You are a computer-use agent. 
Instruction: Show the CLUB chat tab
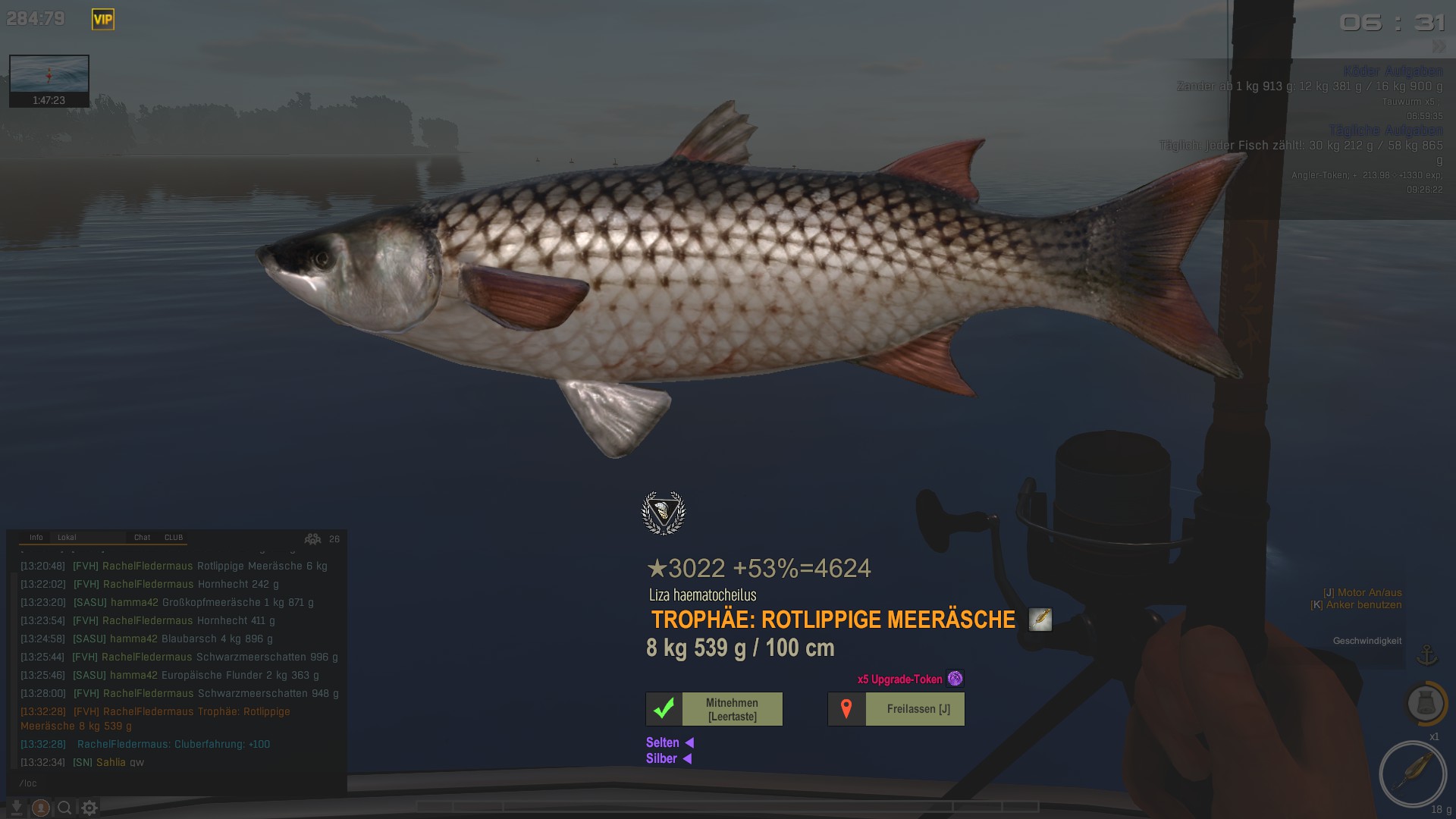pyautogui.click(x=174, y=538)
